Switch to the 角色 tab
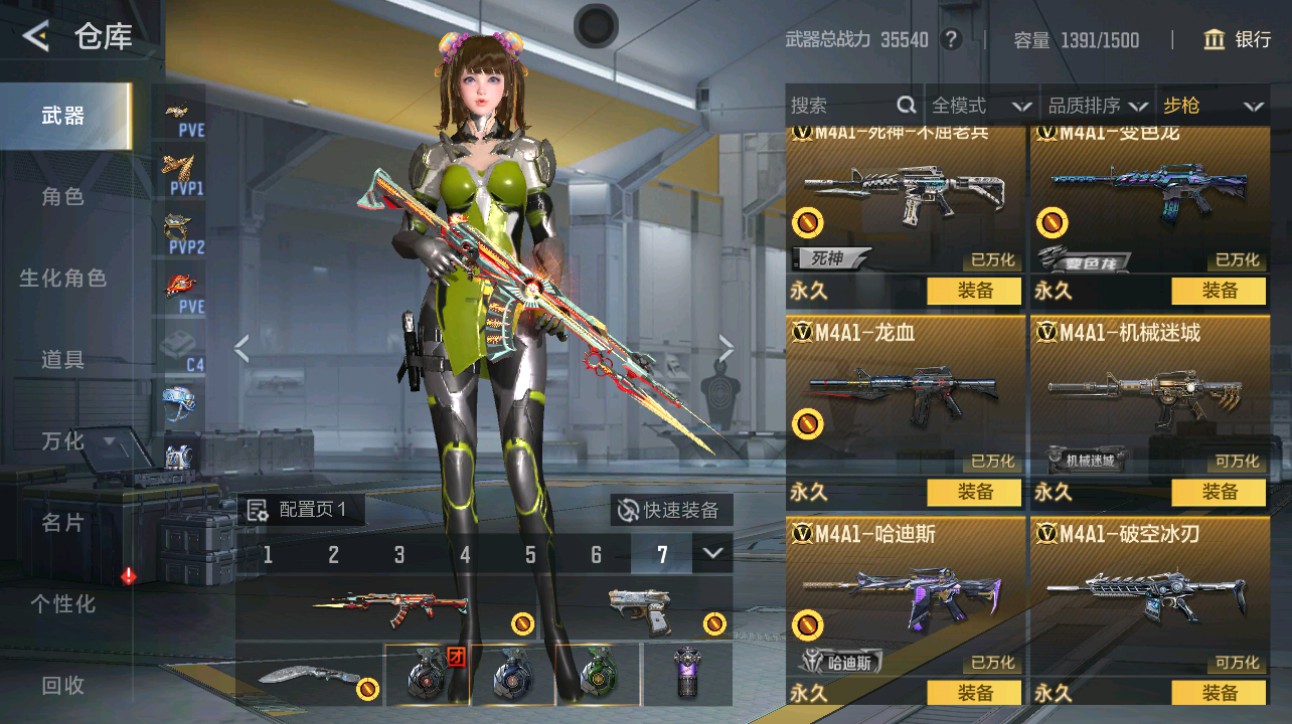Image resolution: width=1292 pixels, height=724 pixels. click(63, 196)
